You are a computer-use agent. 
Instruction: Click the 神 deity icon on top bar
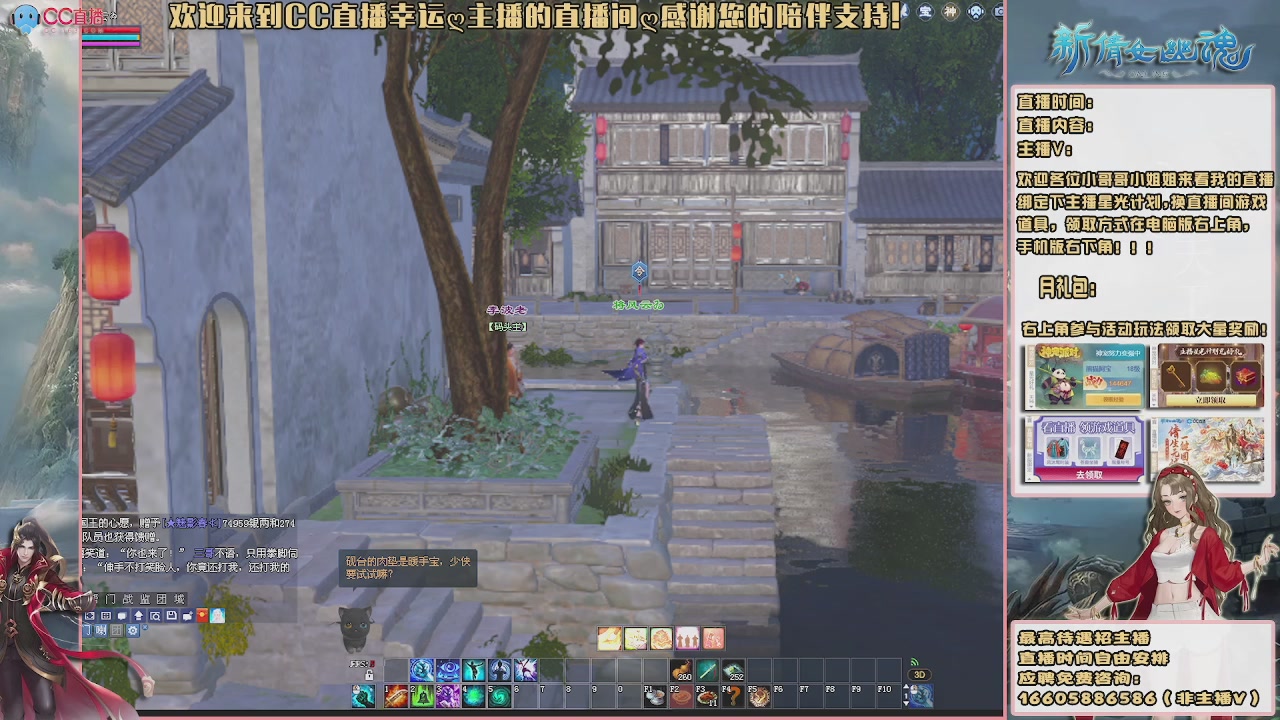click(951, 11)
